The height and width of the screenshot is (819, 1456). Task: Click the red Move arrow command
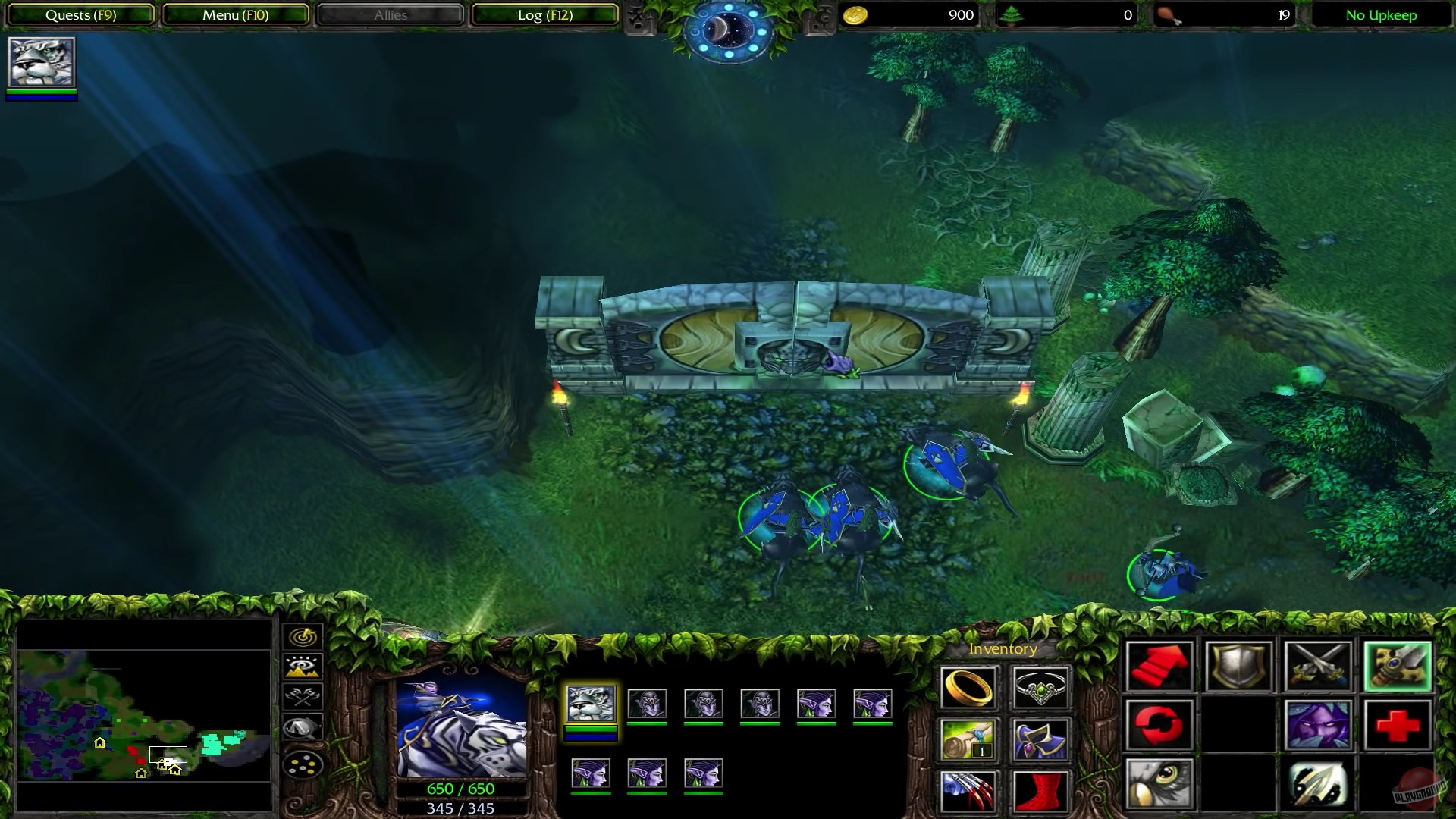tap(1160, 666)
